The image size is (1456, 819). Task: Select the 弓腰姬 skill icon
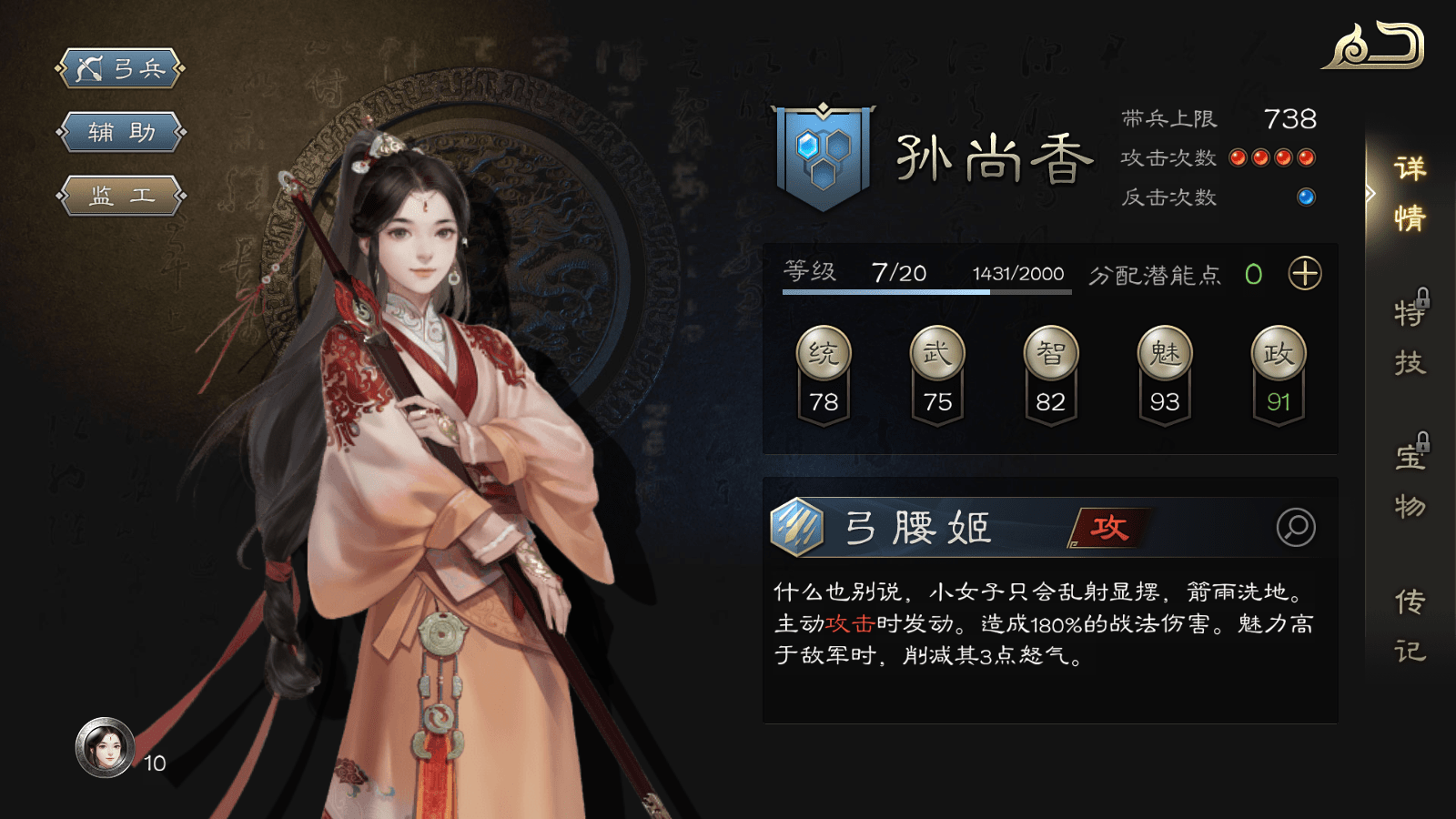[797, 527]
